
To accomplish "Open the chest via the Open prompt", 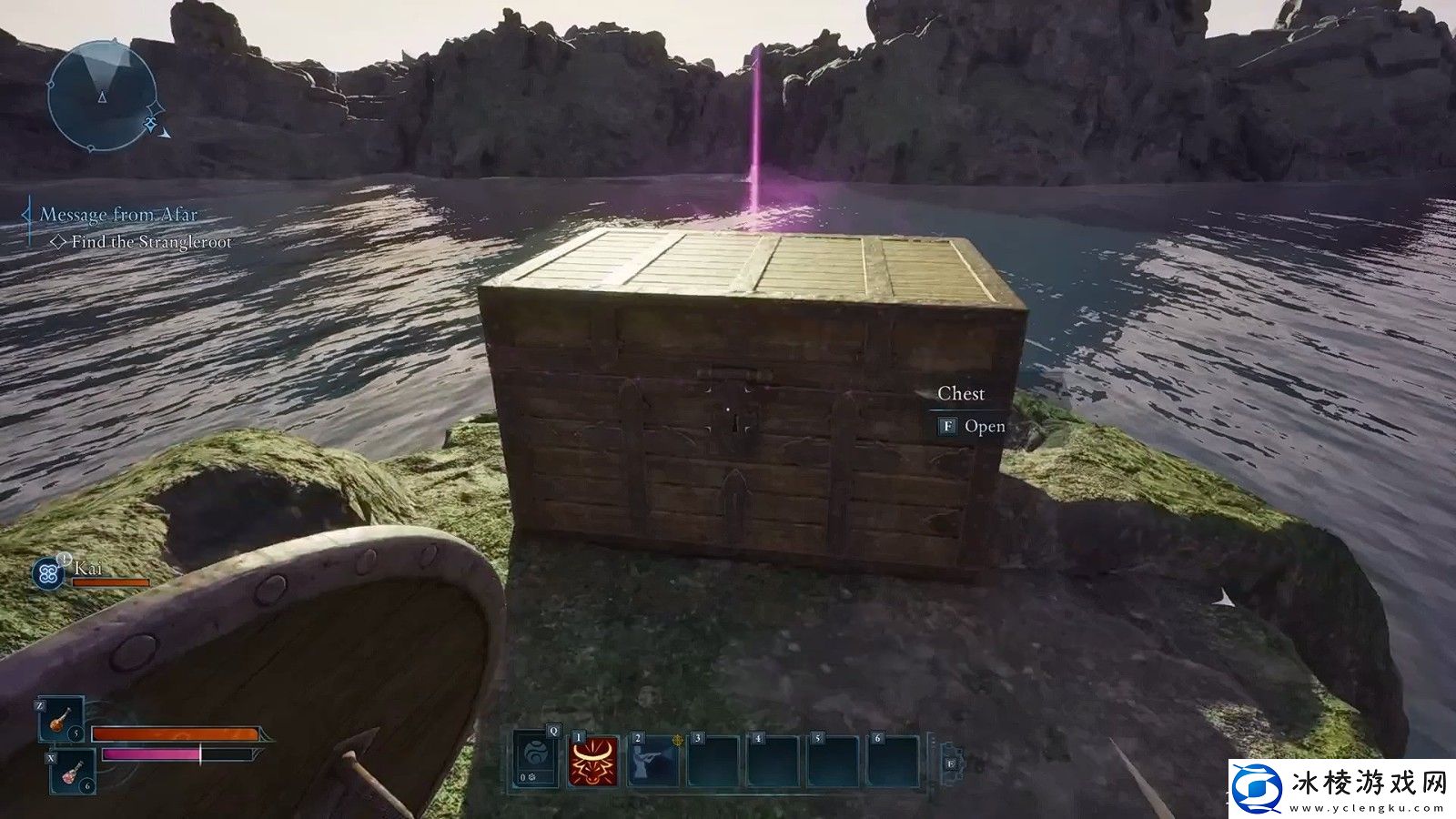I will coord(972,426).
